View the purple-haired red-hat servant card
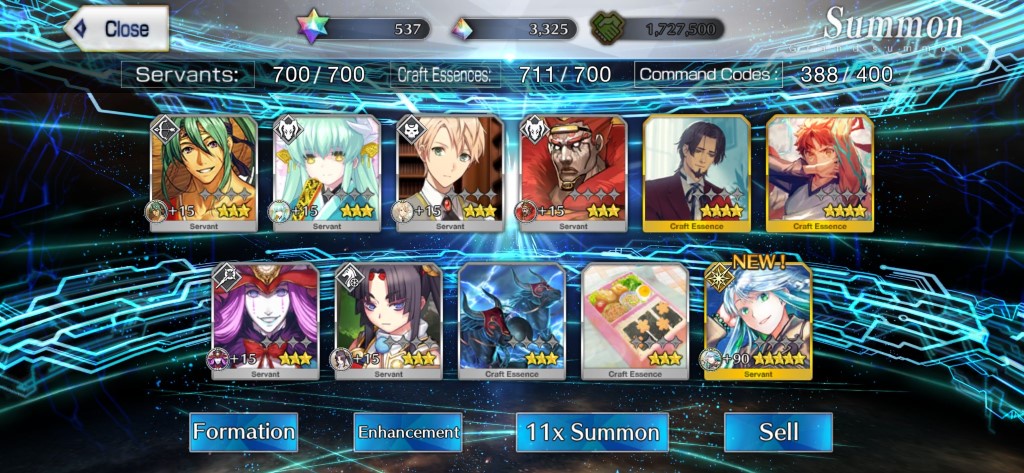This screenshot has height=473, width=1024. (265, 320)
